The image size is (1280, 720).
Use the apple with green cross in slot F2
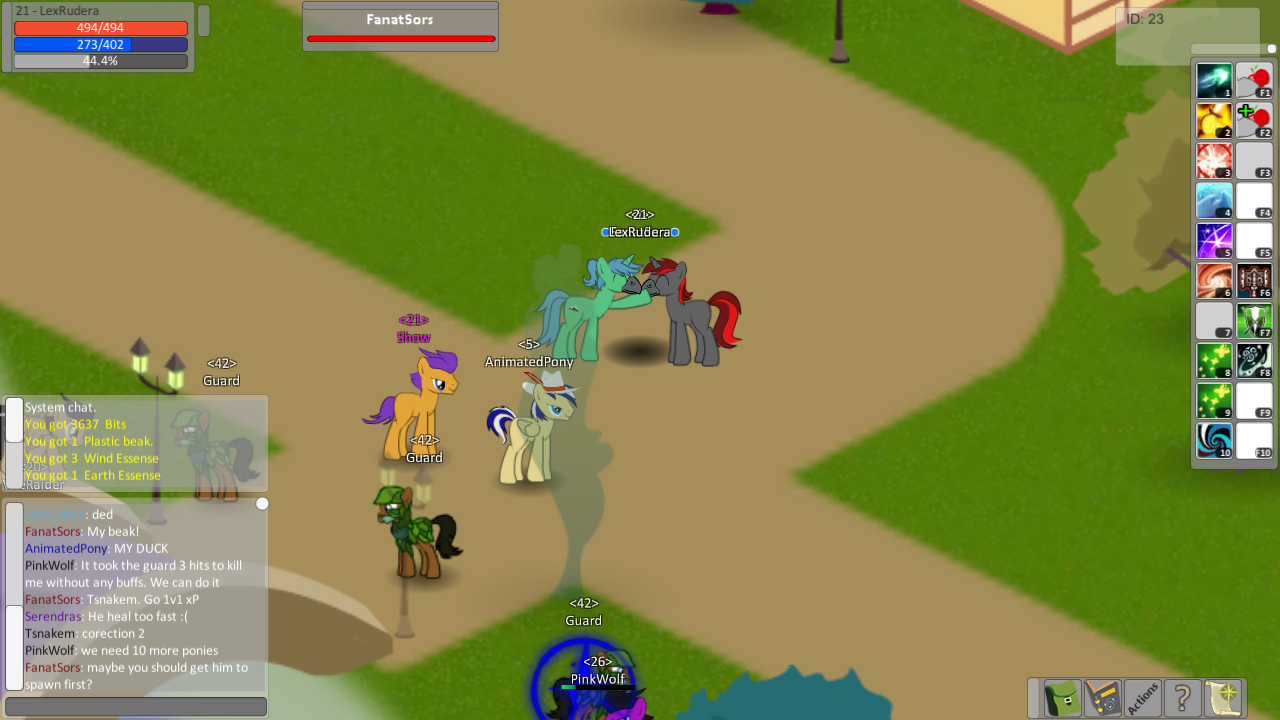coord(1254,121)
